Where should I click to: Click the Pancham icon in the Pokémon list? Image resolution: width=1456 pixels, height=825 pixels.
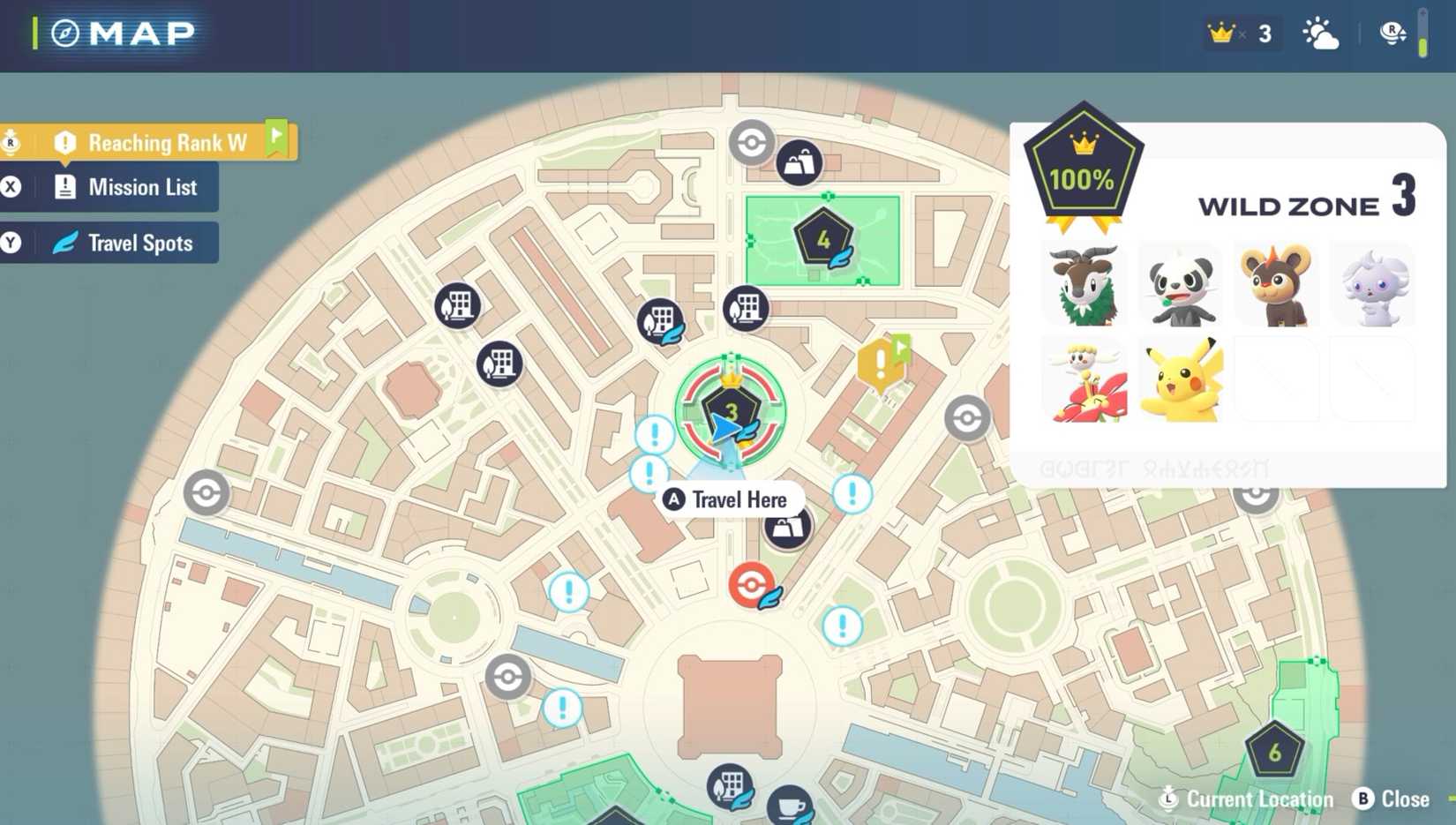(1182, 284)
